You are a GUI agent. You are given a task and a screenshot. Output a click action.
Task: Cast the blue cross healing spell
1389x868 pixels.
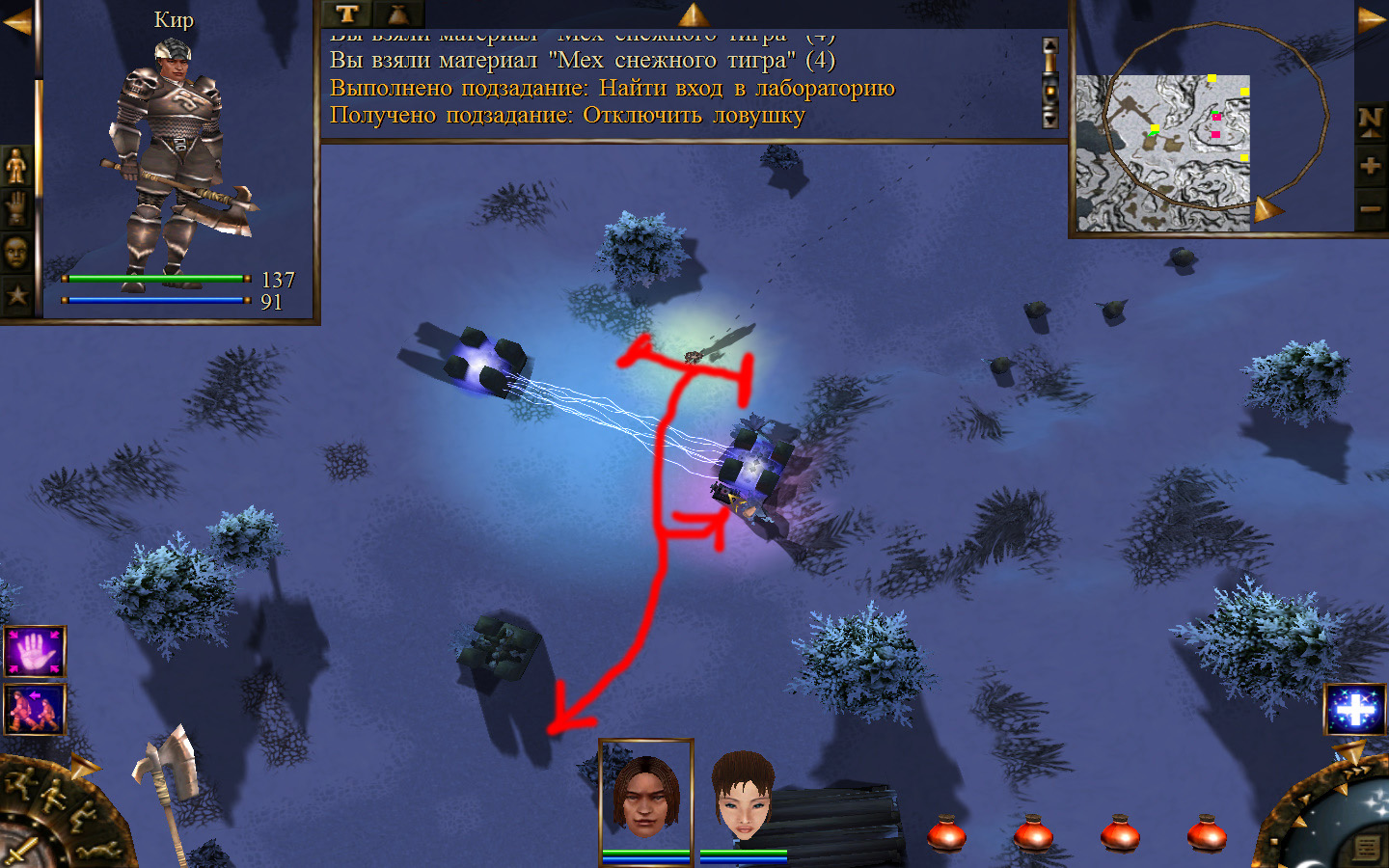coord(1355,710)
